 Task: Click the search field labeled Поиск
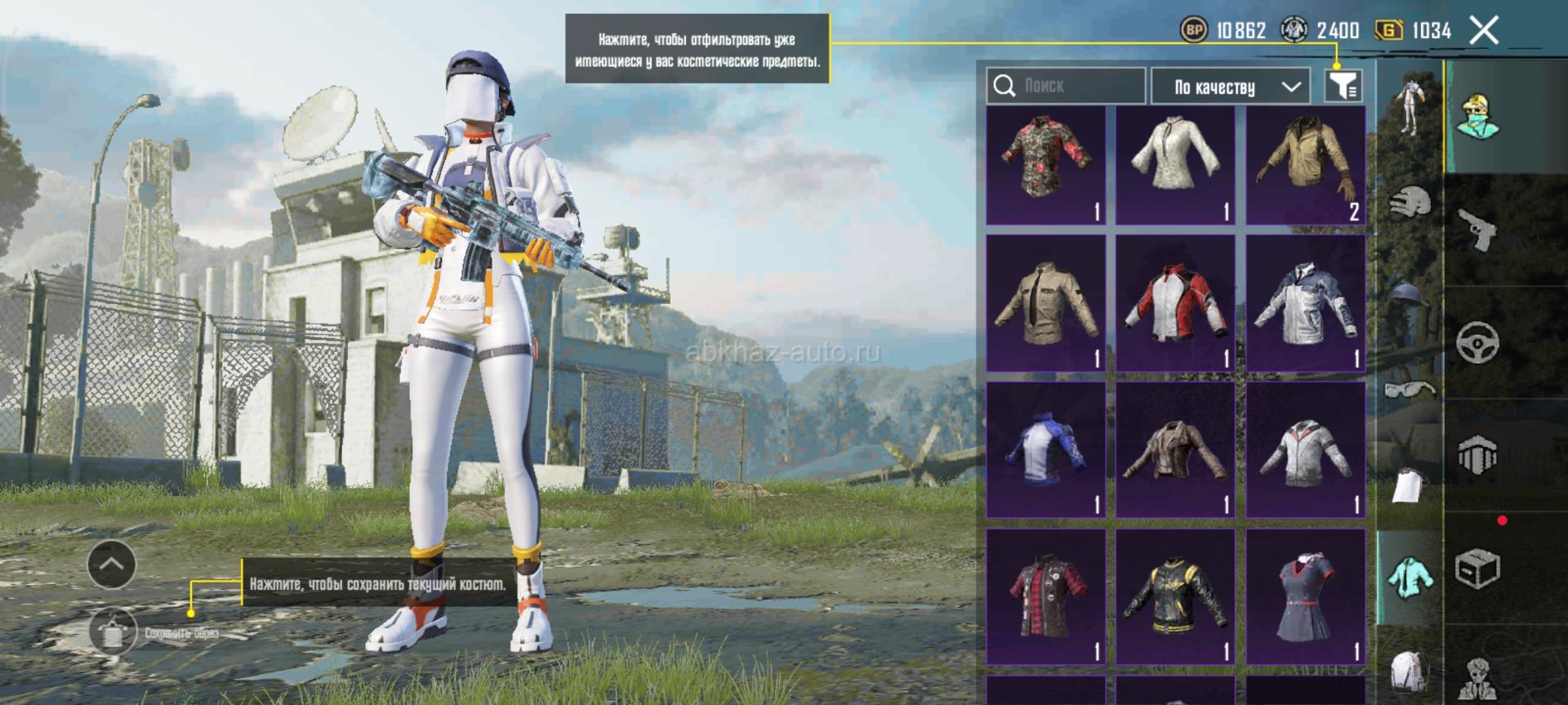pos(1066,86)
